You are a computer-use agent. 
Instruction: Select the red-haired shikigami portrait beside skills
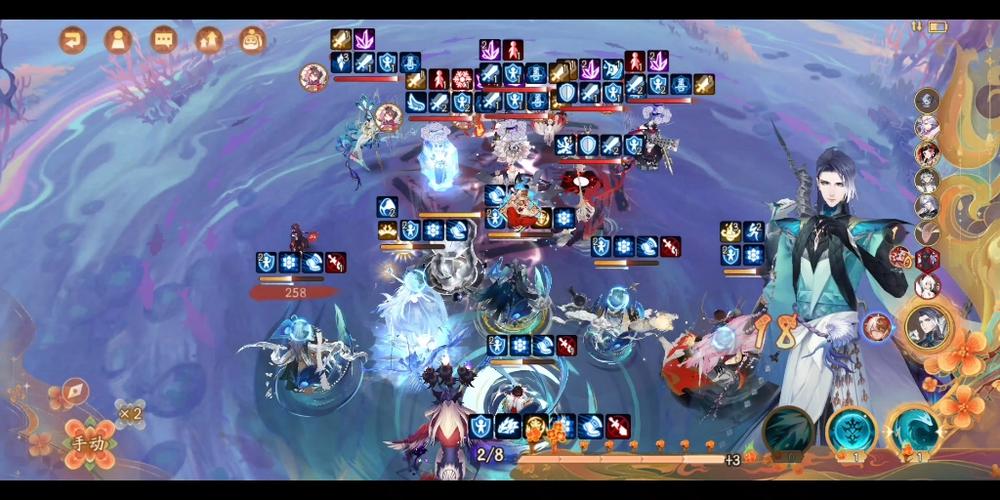tap(877, 325)
